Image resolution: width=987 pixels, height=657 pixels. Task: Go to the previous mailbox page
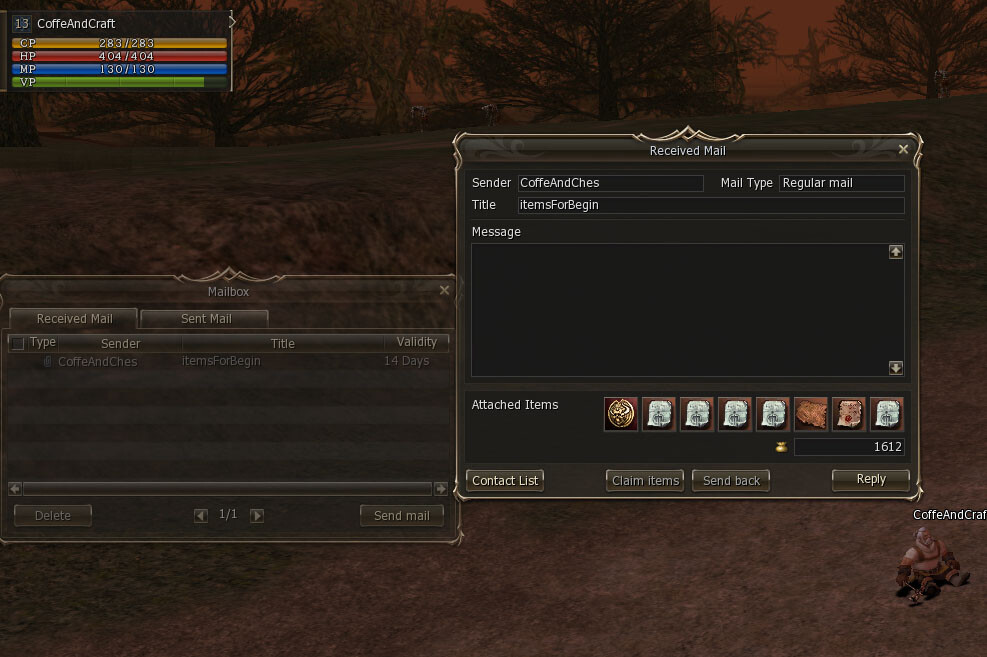tap(201, 516)
